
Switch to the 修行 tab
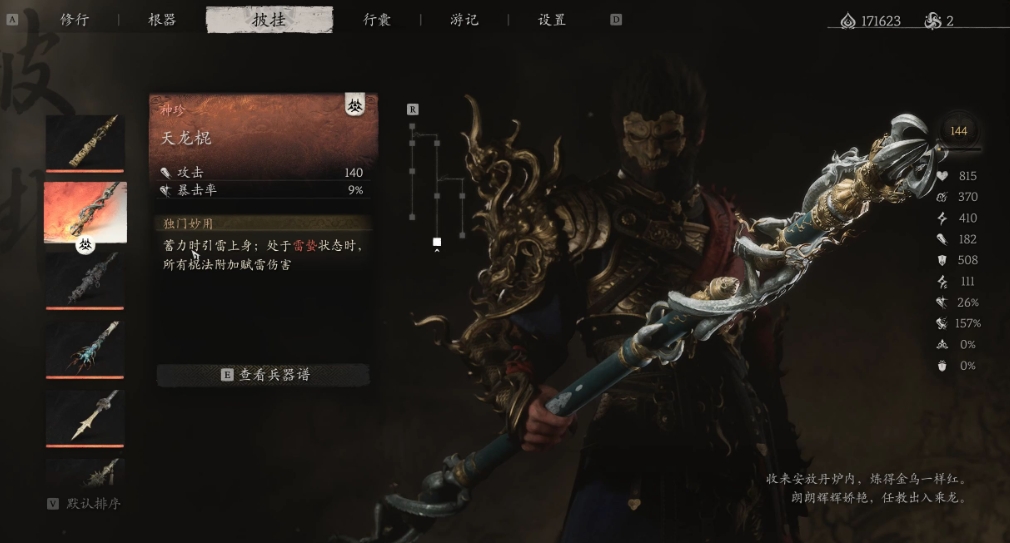coord(74,20)
